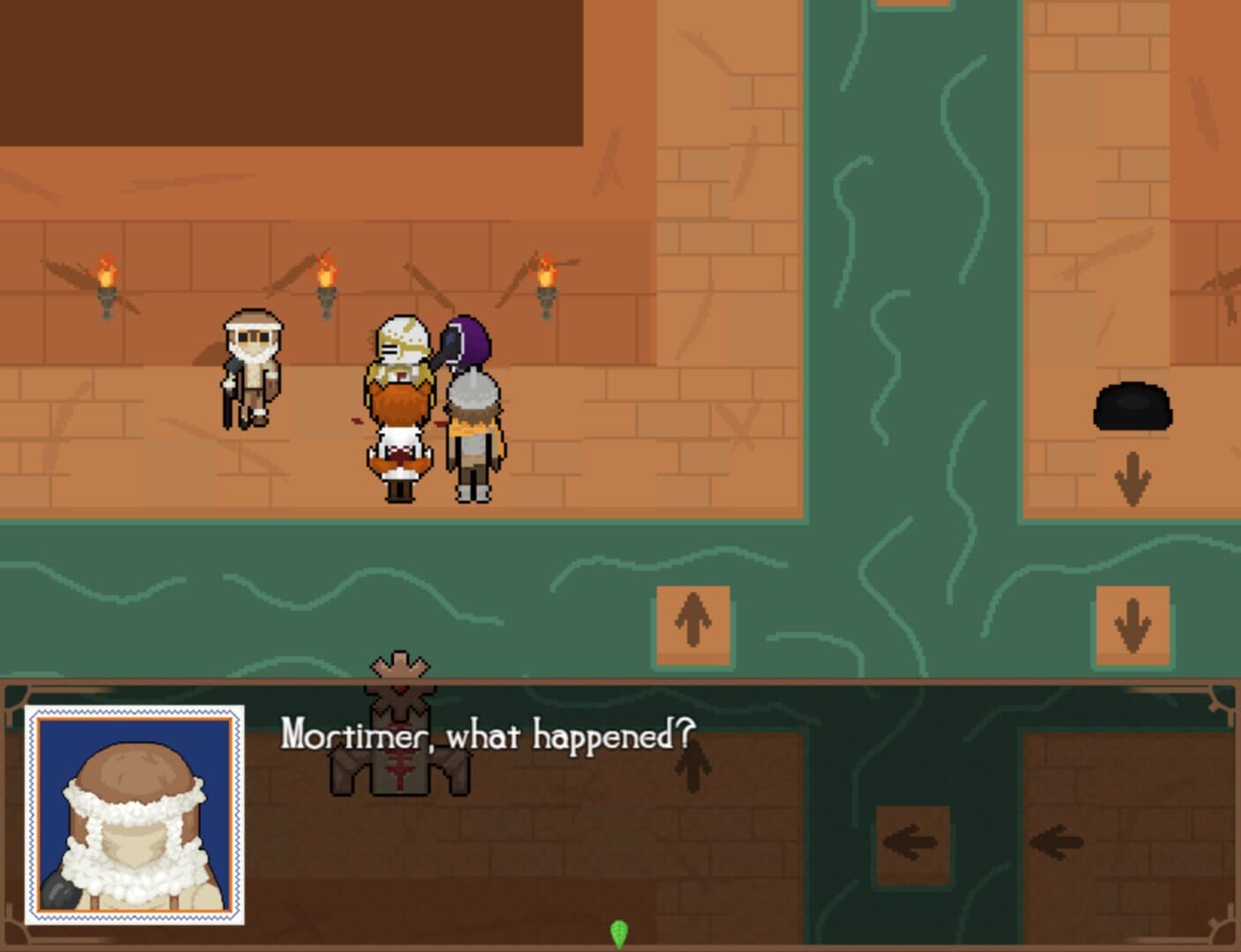Click the dialogue text 'Mortimer, what happened?'
1241x952 pixels.
coord(487,734)
